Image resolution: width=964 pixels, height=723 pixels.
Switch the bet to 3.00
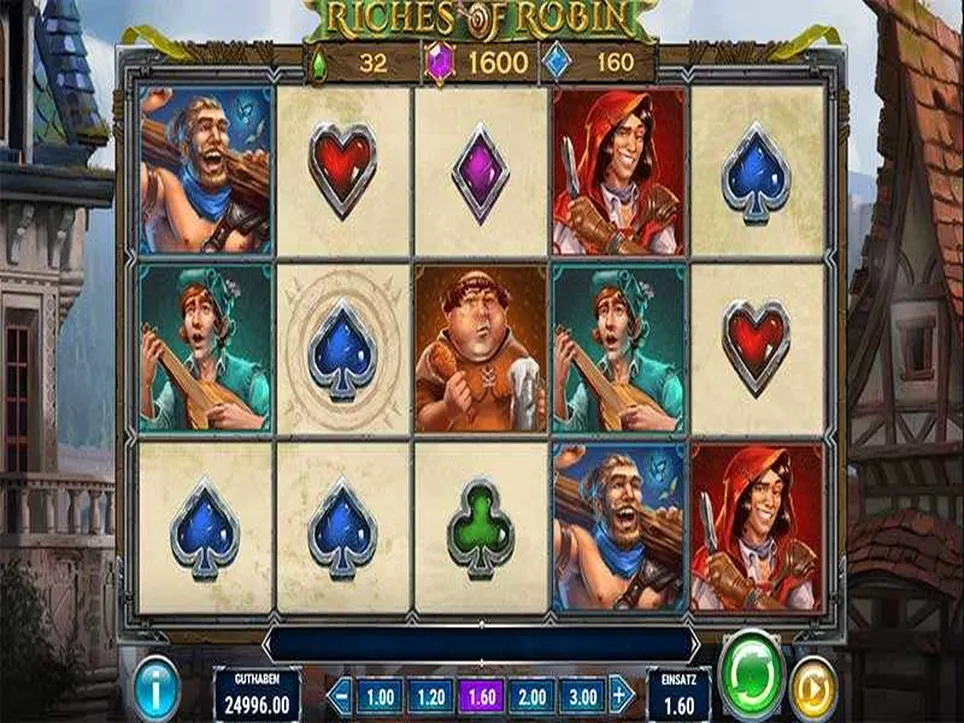pos(583,694)
